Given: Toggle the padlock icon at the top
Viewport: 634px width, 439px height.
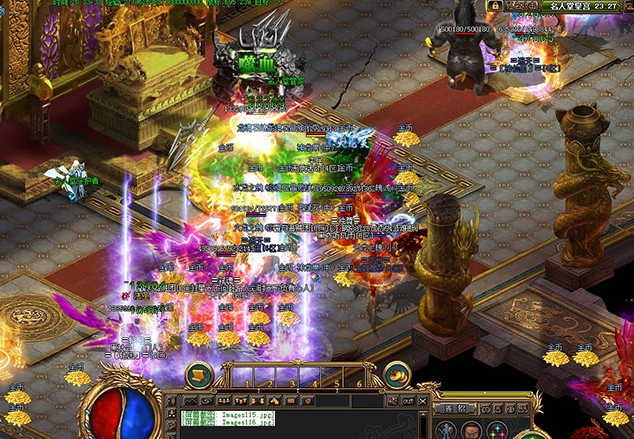Looking at the screenshot, I should coord(494,6).
